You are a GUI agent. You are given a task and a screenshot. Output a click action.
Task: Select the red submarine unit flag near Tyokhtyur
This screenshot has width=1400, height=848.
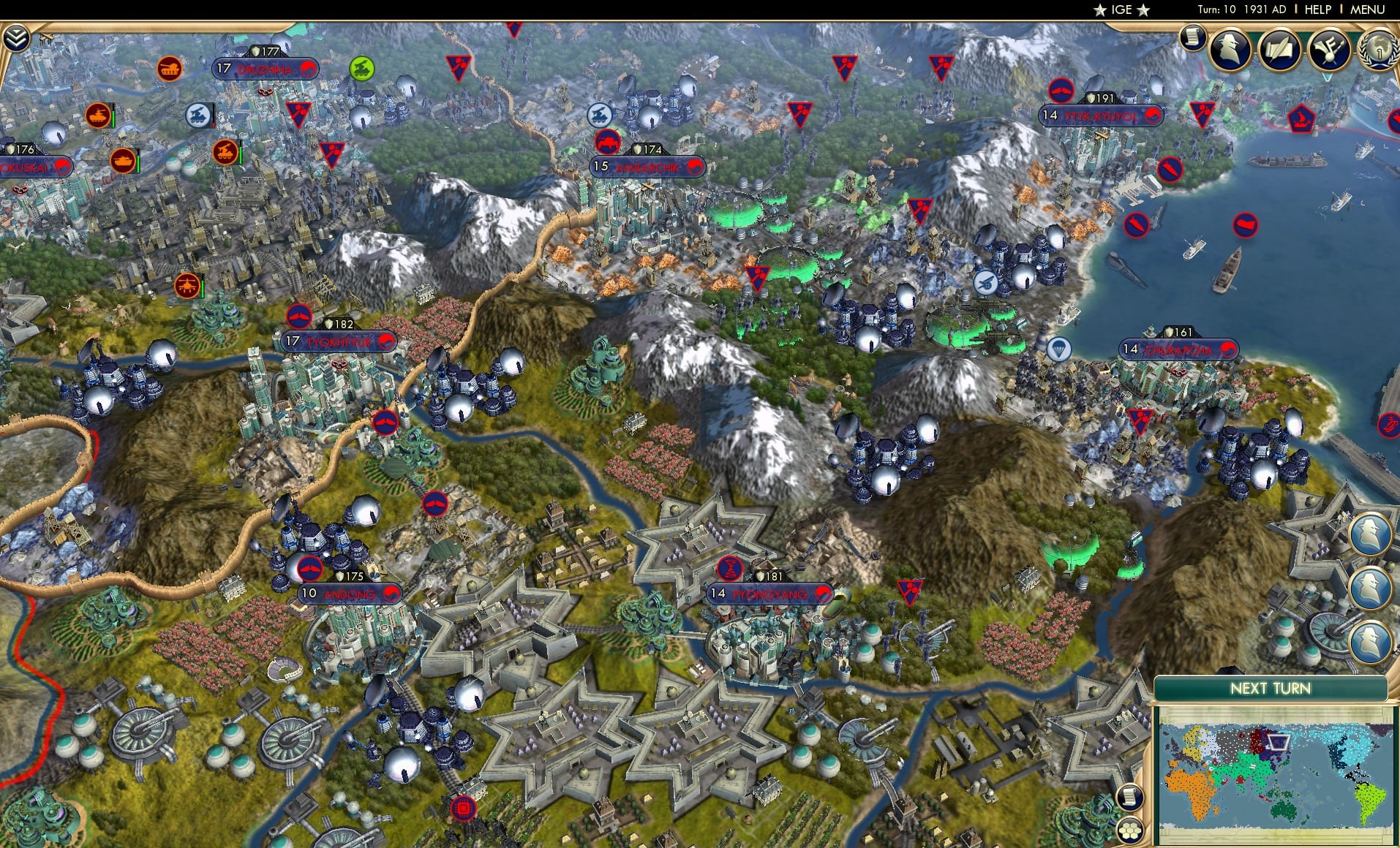coord(301,319)
